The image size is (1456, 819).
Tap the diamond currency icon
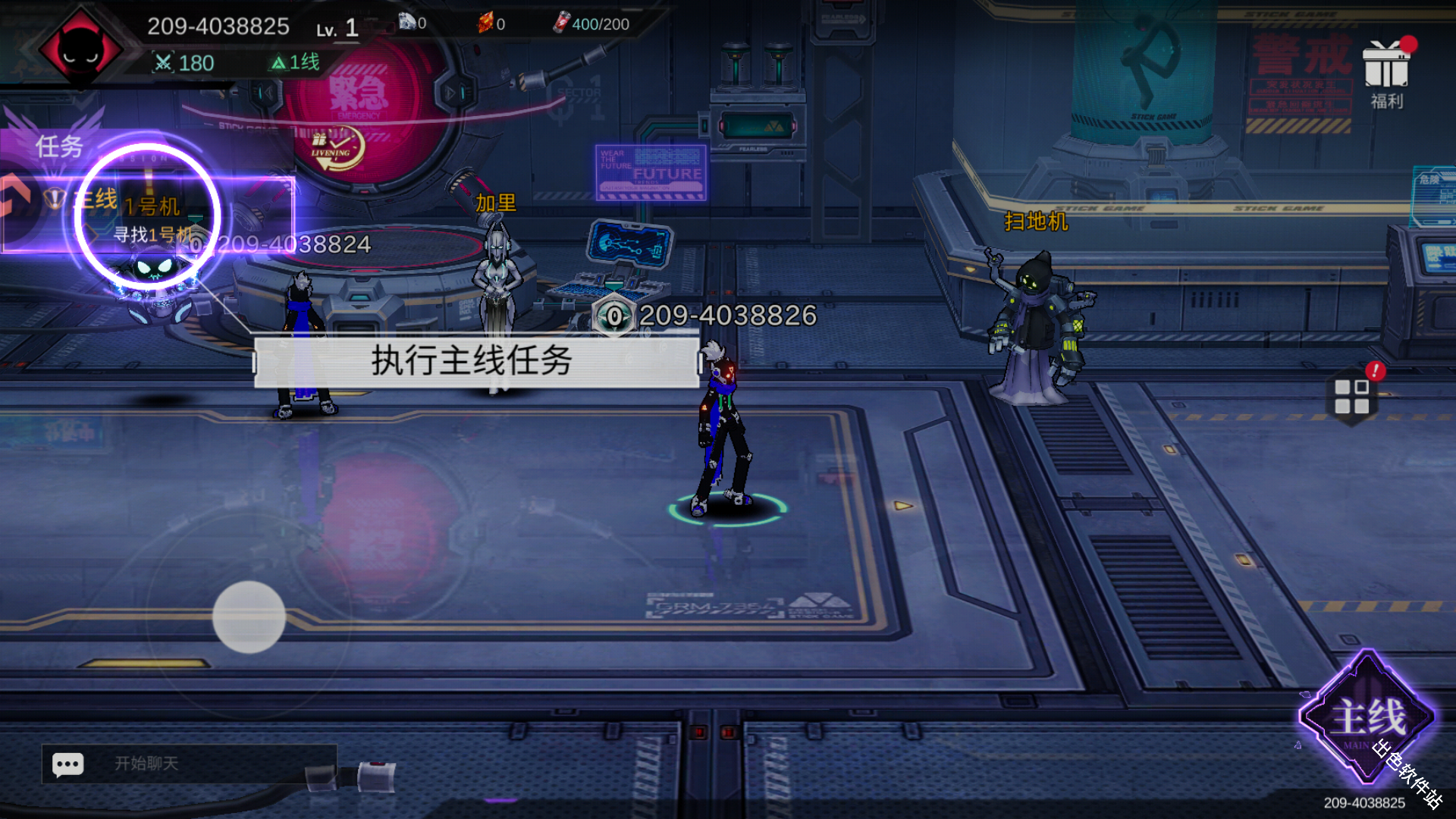point(408,23)
